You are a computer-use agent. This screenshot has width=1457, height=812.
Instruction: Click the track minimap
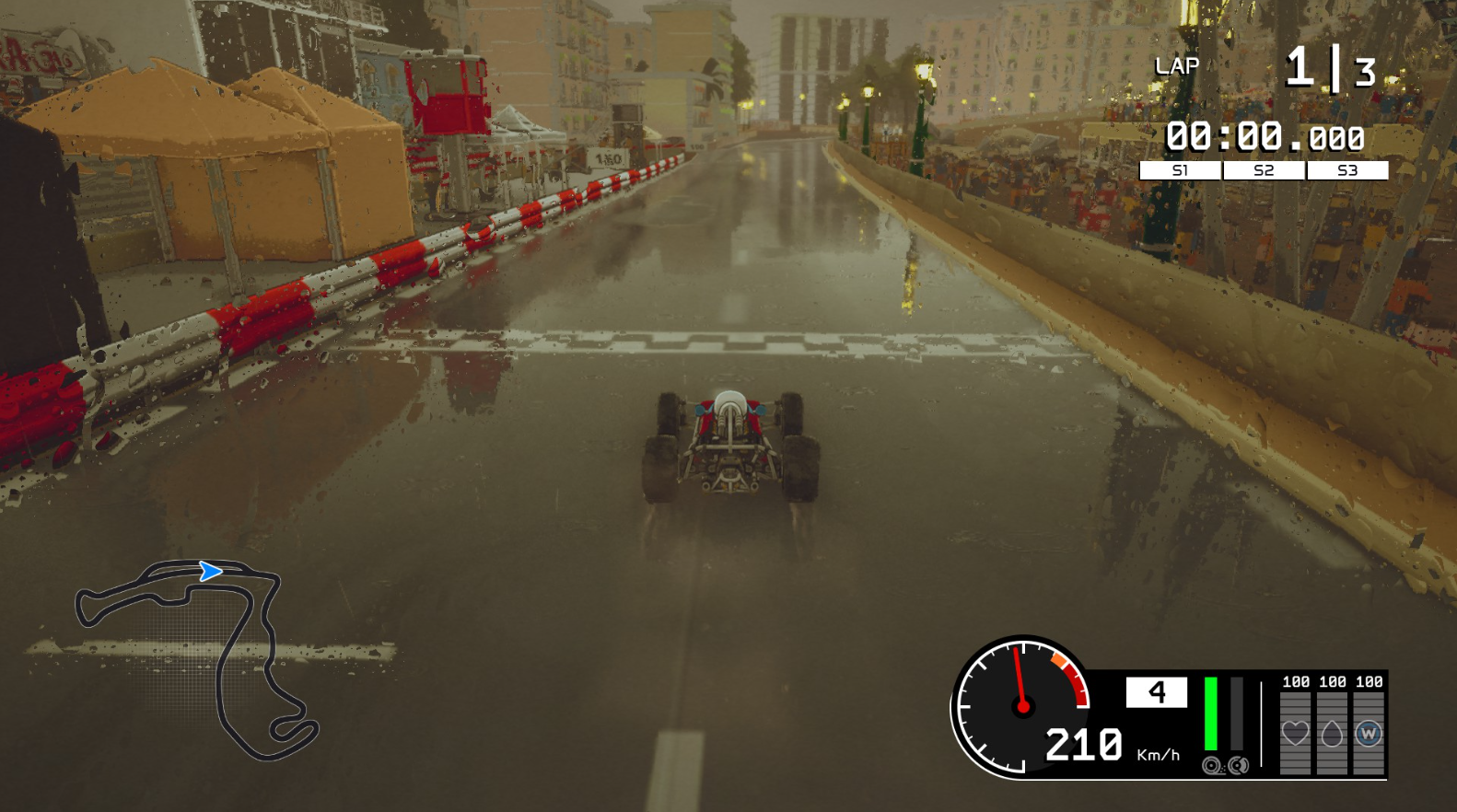coord(197,658)
